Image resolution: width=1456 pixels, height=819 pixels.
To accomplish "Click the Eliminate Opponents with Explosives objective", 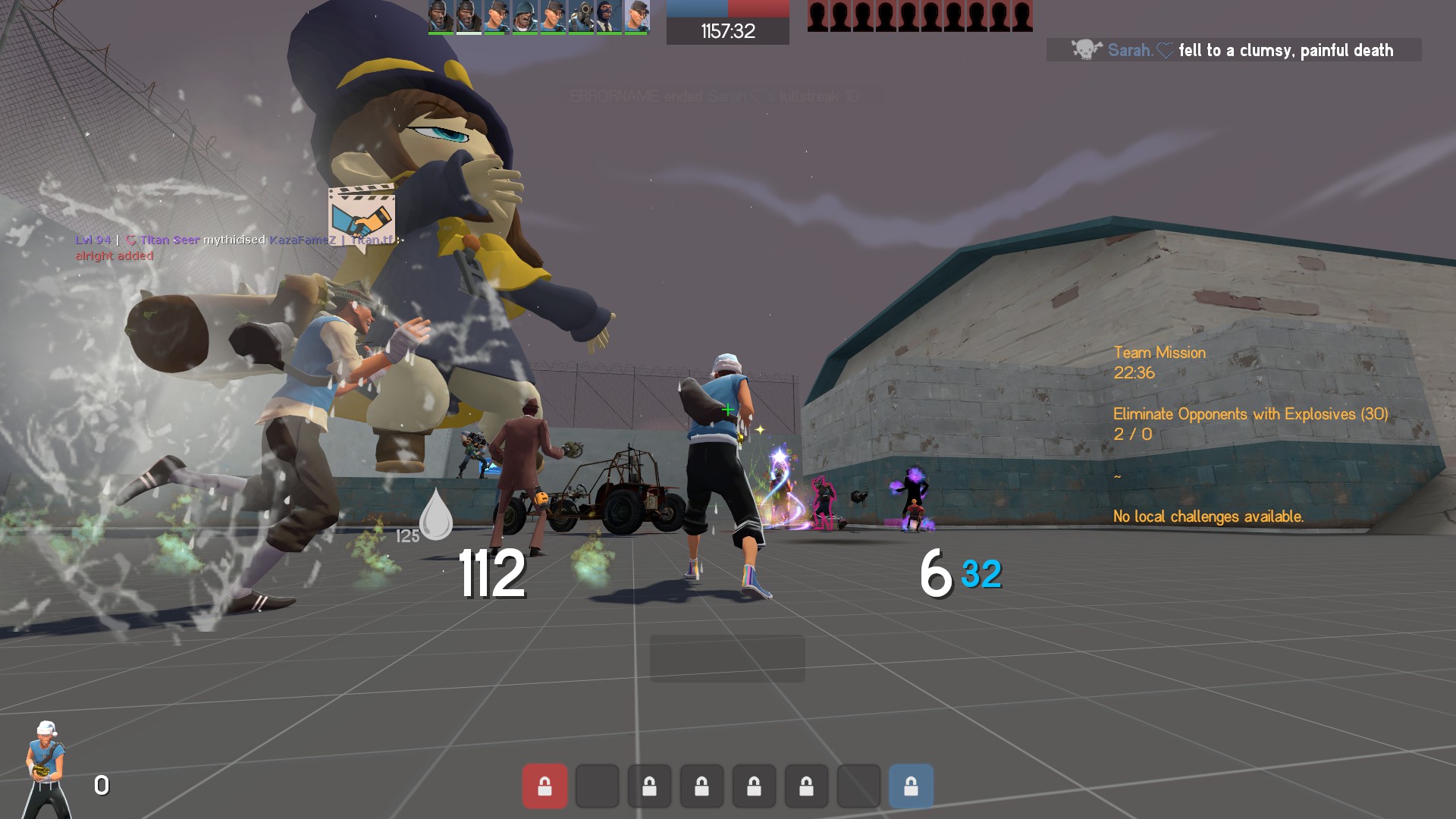I will [x=1250, y=414].
